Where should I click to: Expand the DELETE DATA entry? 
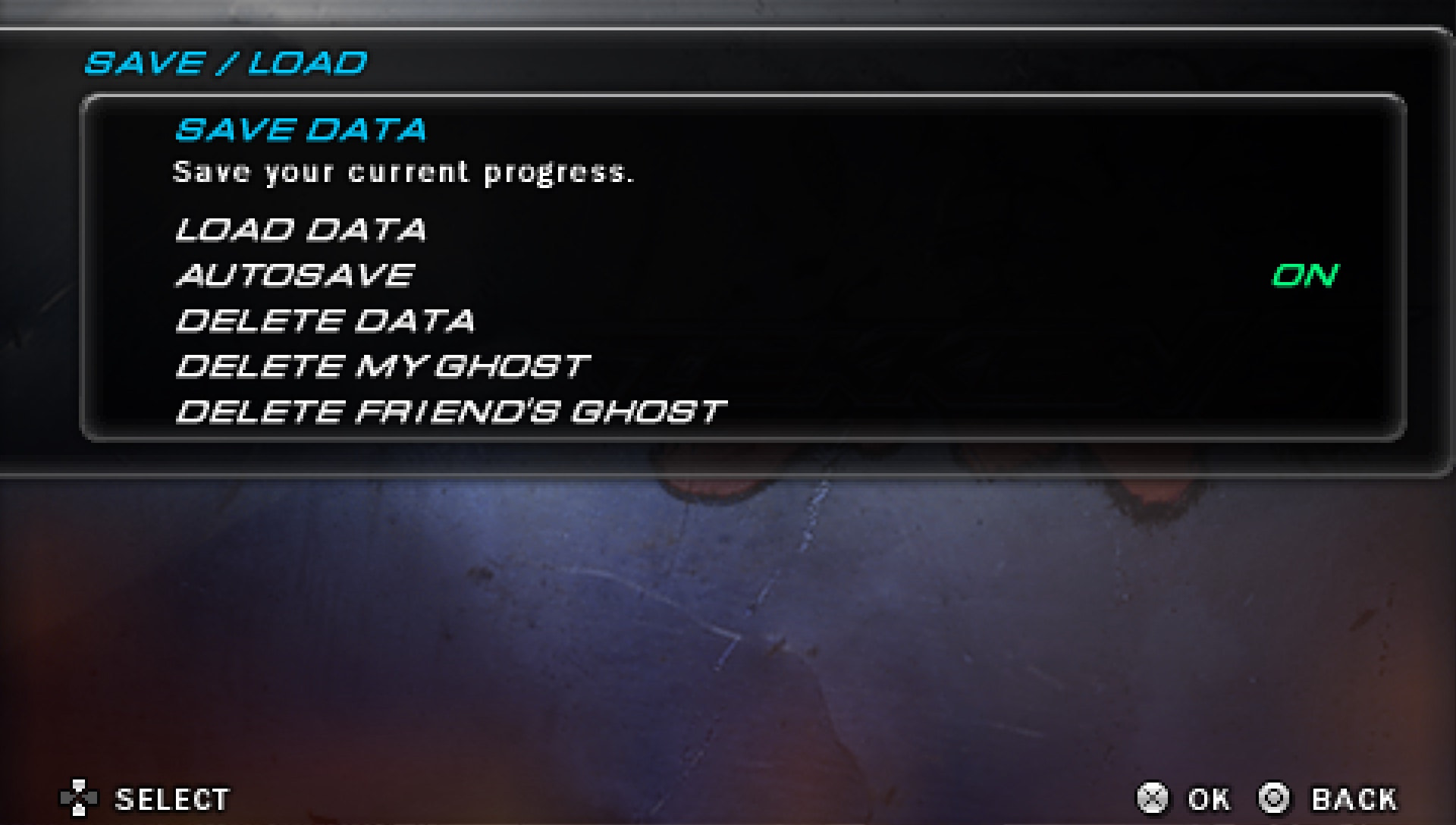pyautogui.click(x=325, y=322)
